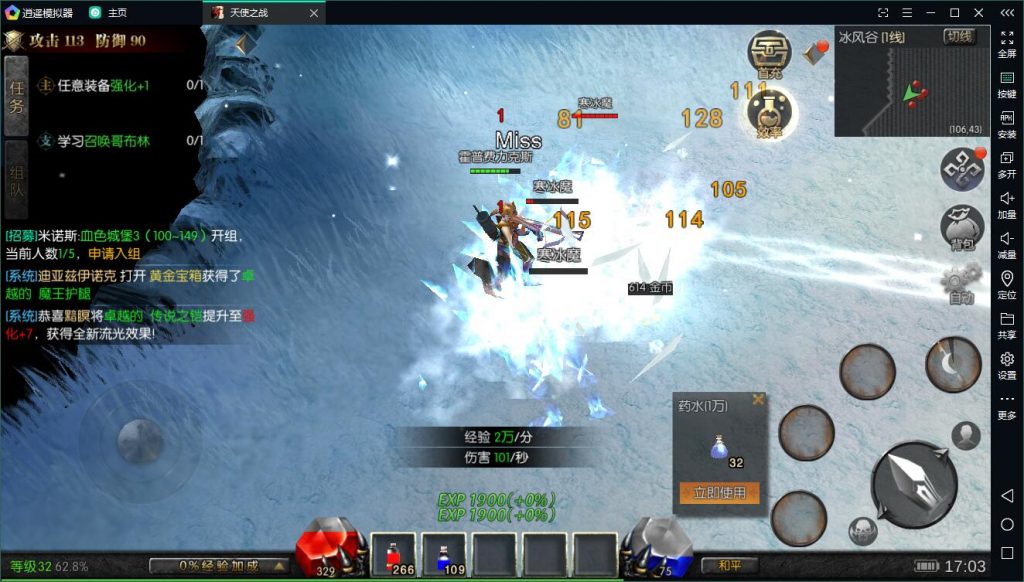
Task: Open the 效率 efficiency potion icon
Action: (x=770, y=113)
